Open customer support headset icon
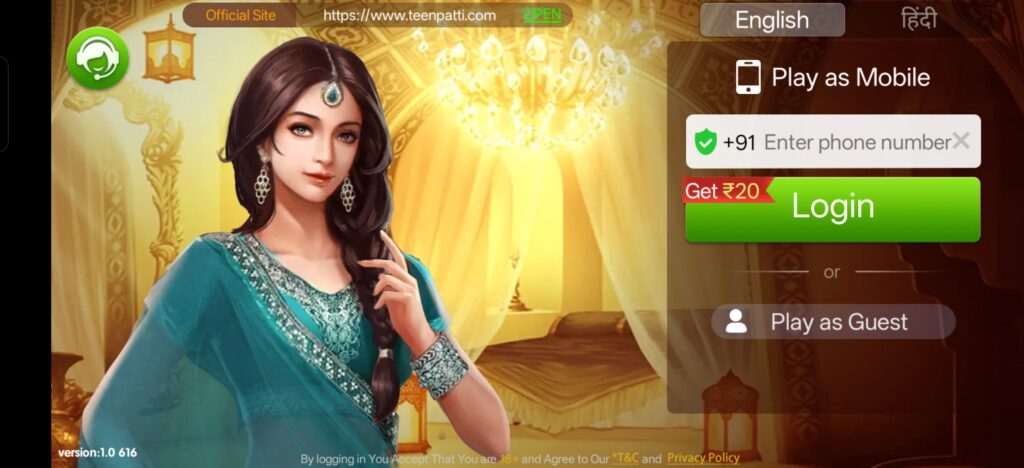This screenshot has height=468, width=1024. pos(97,58)
